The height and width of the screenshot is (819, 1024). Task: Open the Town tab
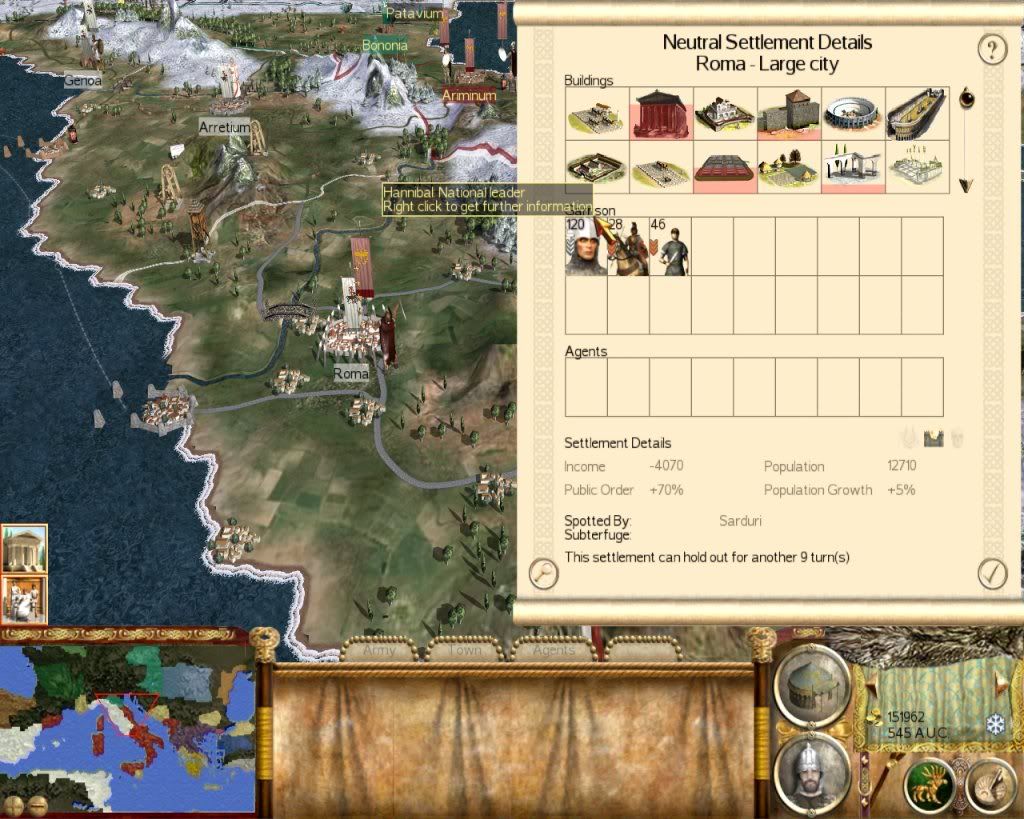pos(465,650)
